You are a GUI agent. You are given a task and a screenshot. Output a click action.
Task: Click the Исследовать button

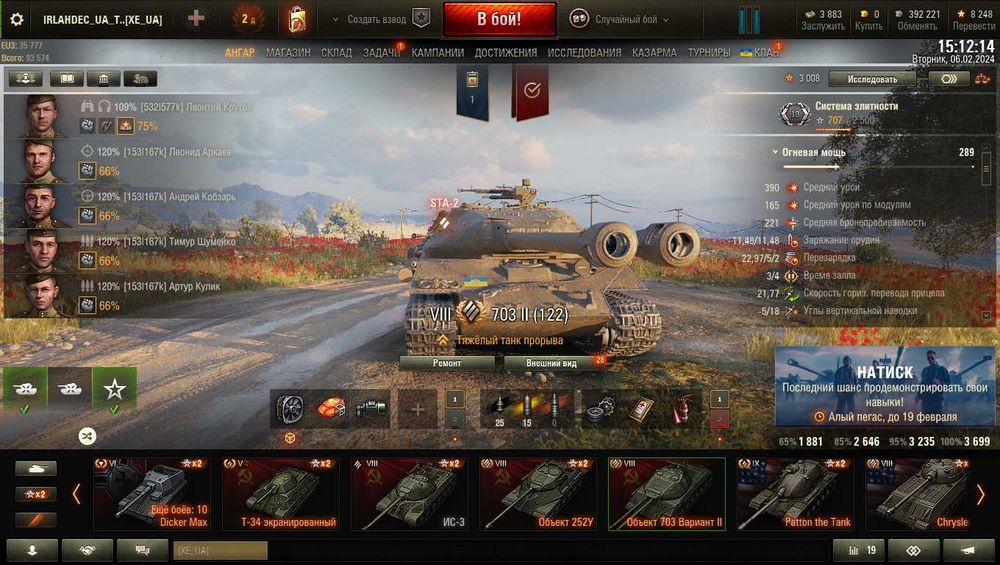pyautogui.click(x=872, y=78)
